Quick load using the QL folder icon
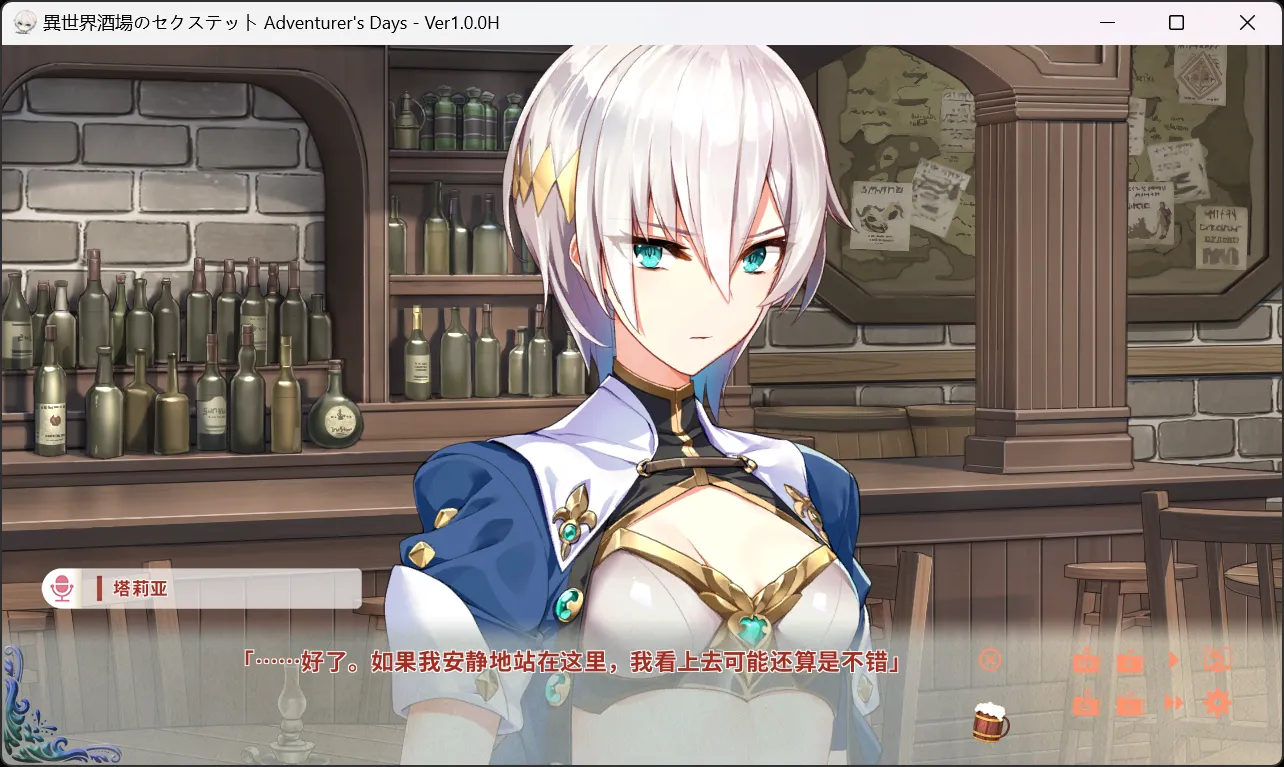This screenshot has height=767, width=1284. pos(1086,705)
